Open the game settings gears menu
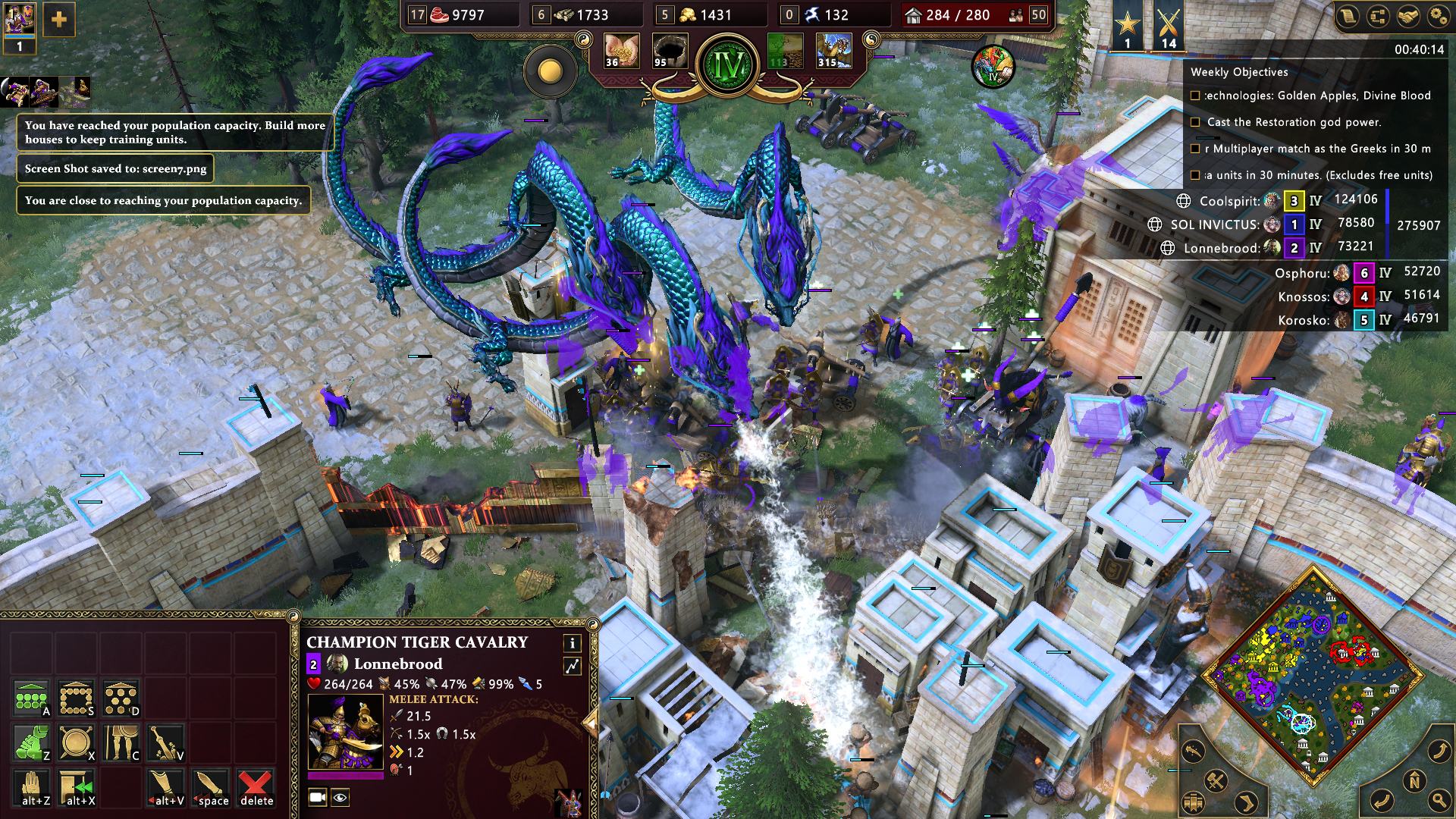Image resolution: width=1456 pixels, height=819 pixels. [x=1438, y=17]
